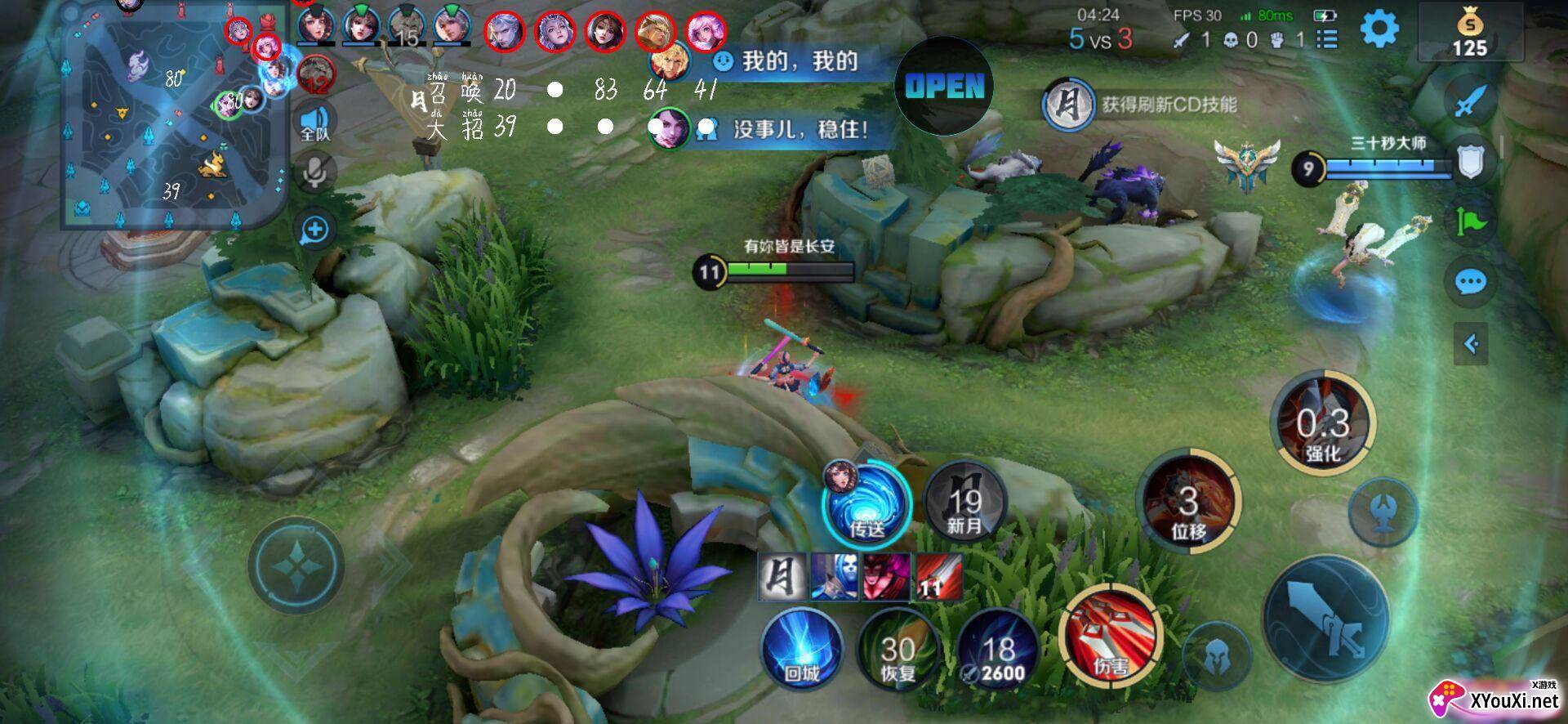
Task: Hit the large sword basic attack button
Action: tap(1325, 619)
